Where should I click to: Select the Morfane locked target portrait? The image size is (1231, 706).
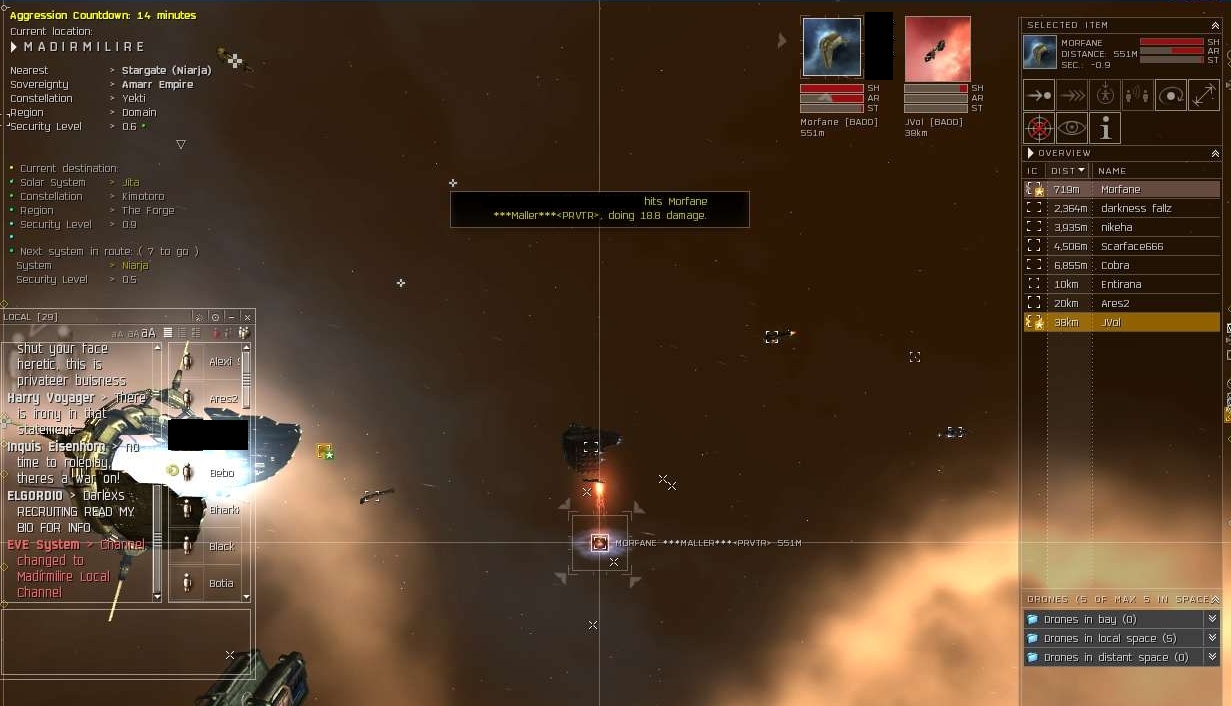pyautogui.click(x=831, y=47)
